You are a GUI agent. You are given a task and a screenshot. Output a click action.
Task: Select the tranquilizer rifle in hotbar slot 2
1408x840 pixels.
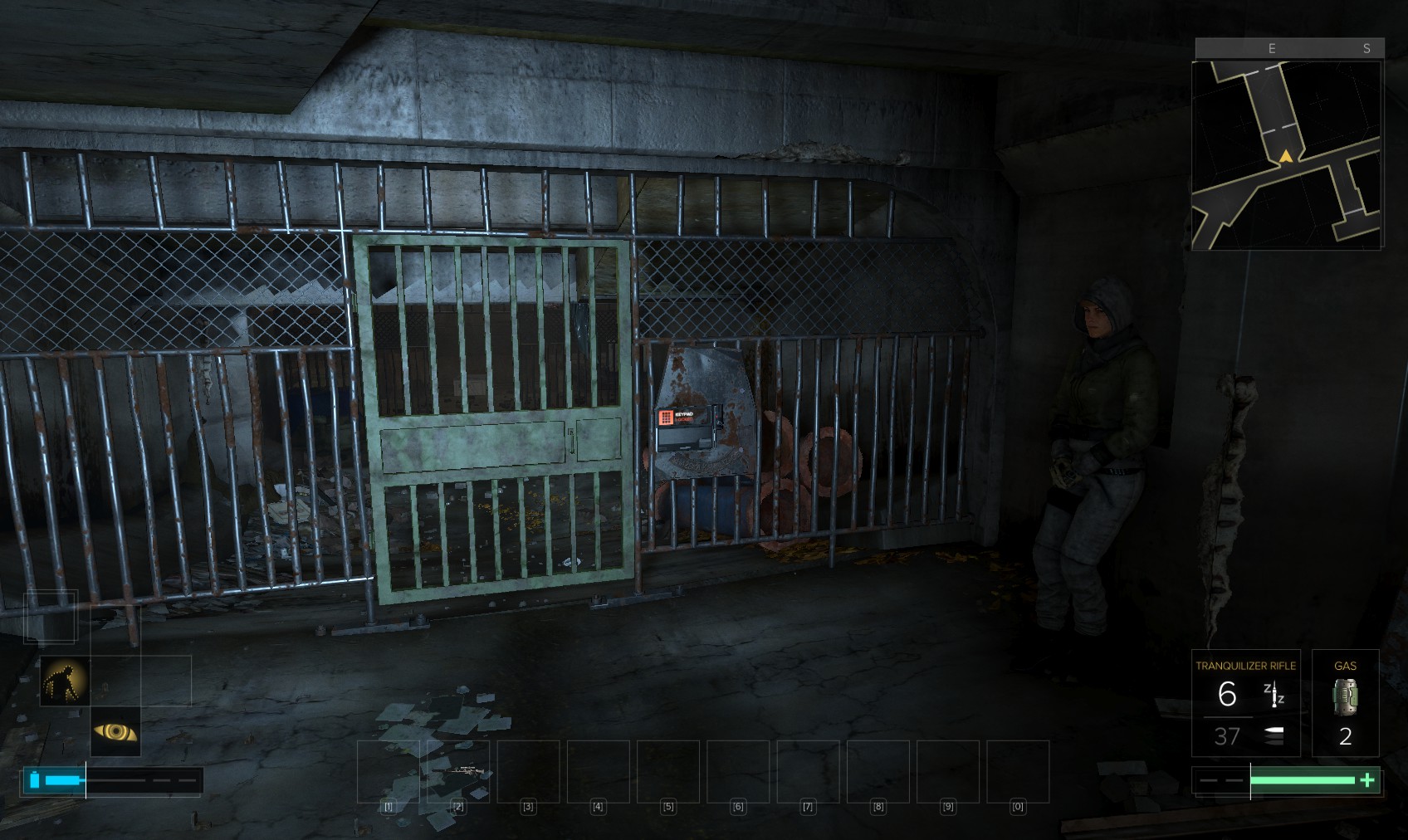[458, 771]
